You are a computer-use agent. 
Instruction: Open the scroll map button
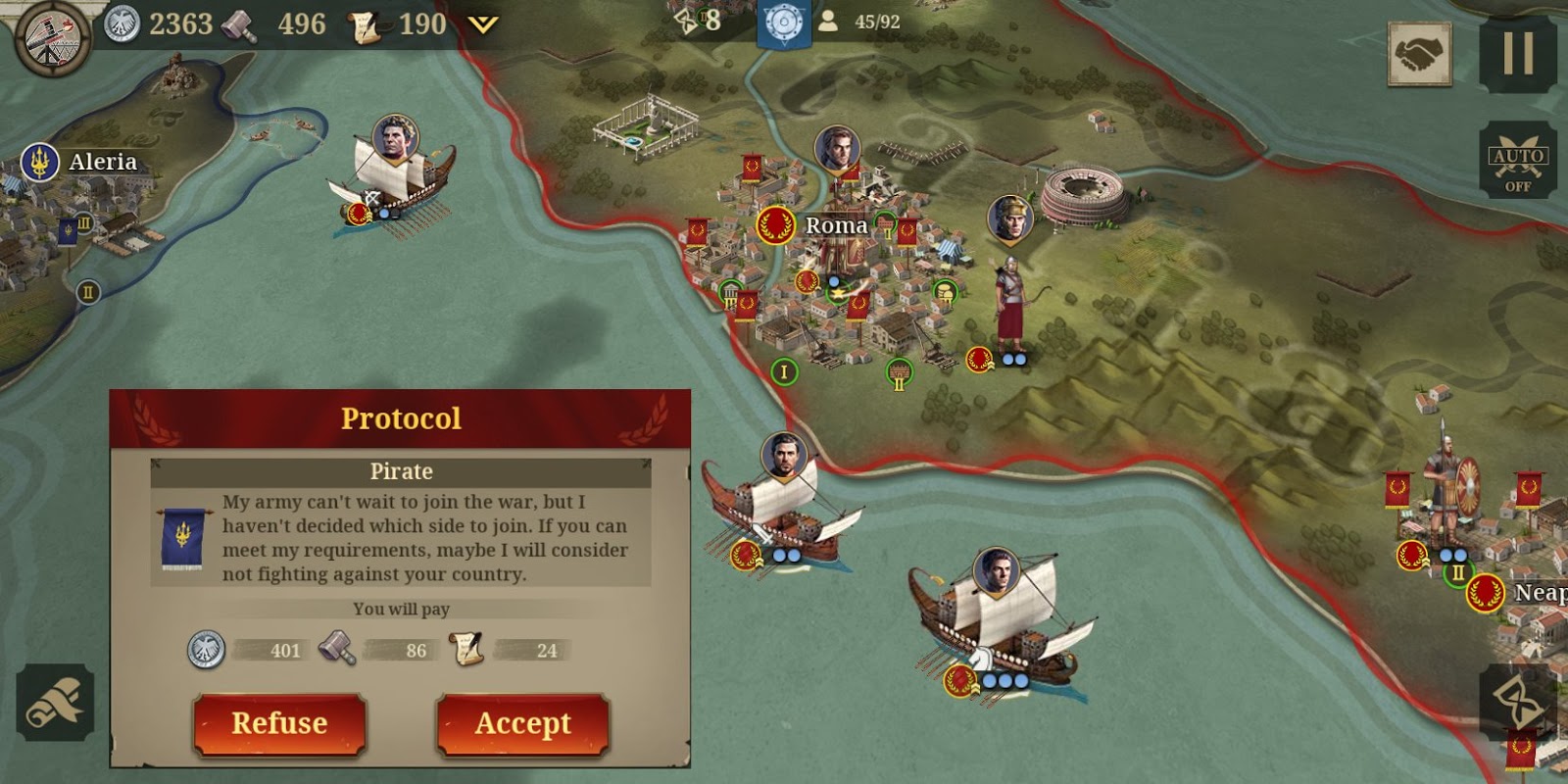pyautogui.click(x=55, y=703)
